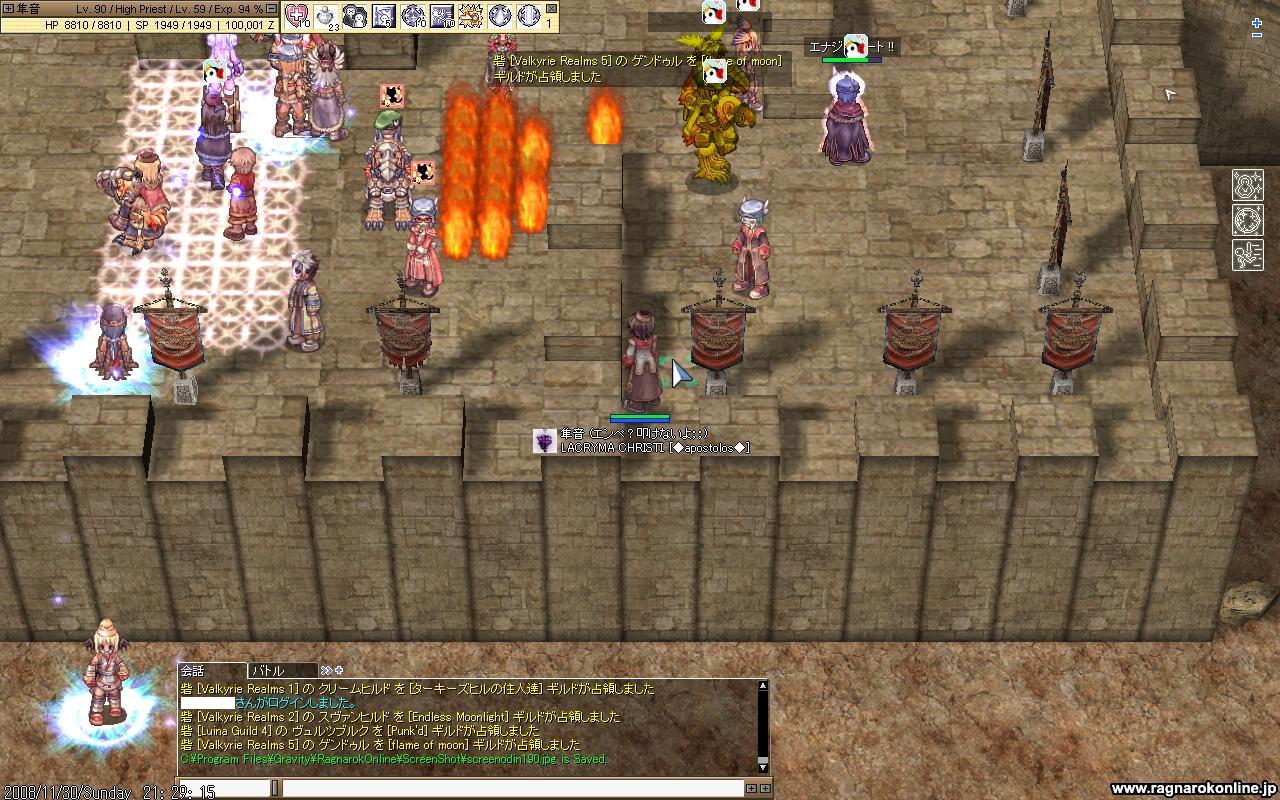This screenshot has width=1280, height=800.
Task: Zoom in the minimap with plus button
Action: click(1257, 21)
